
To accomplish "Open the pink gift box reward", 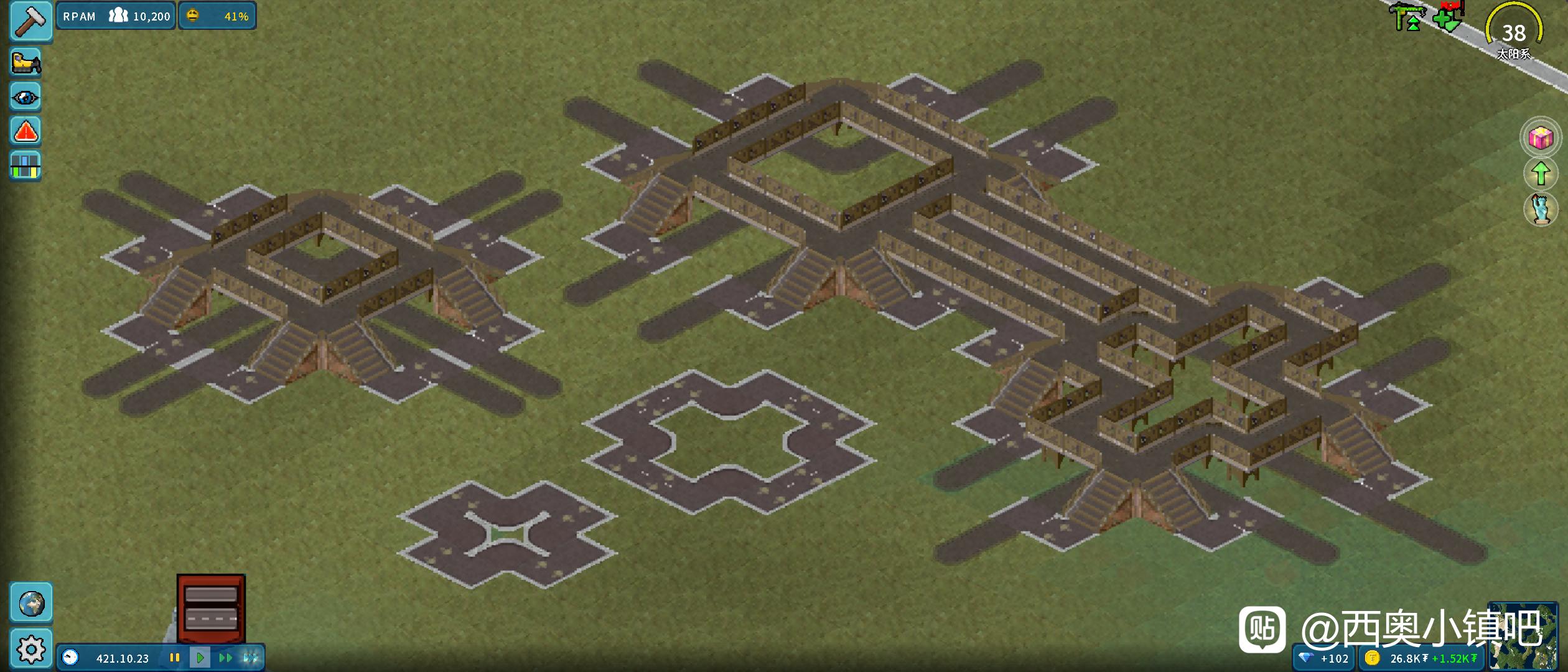I will [x=1541, y=138].
